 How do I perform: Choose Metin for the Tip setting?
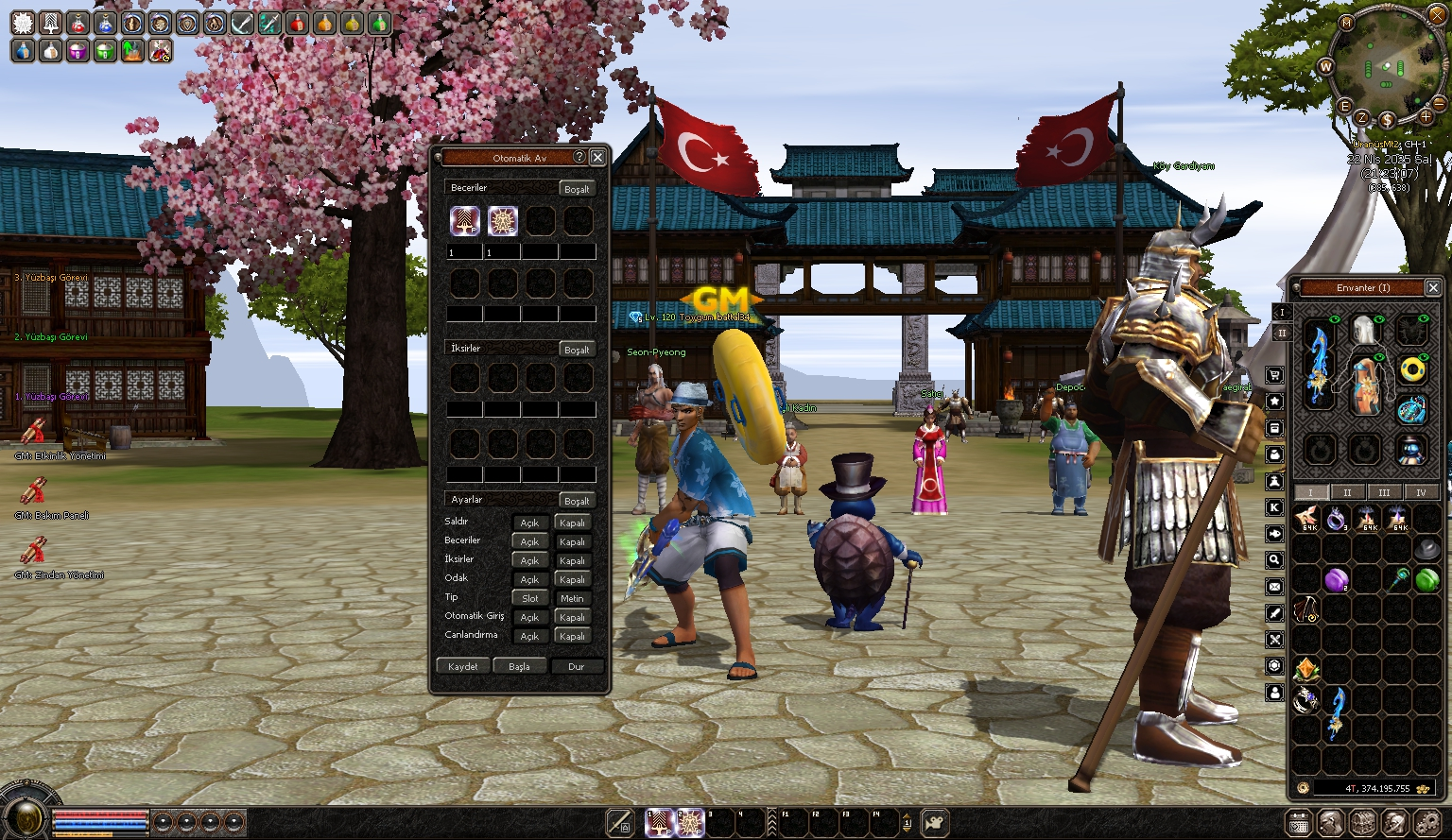[572, 598]
